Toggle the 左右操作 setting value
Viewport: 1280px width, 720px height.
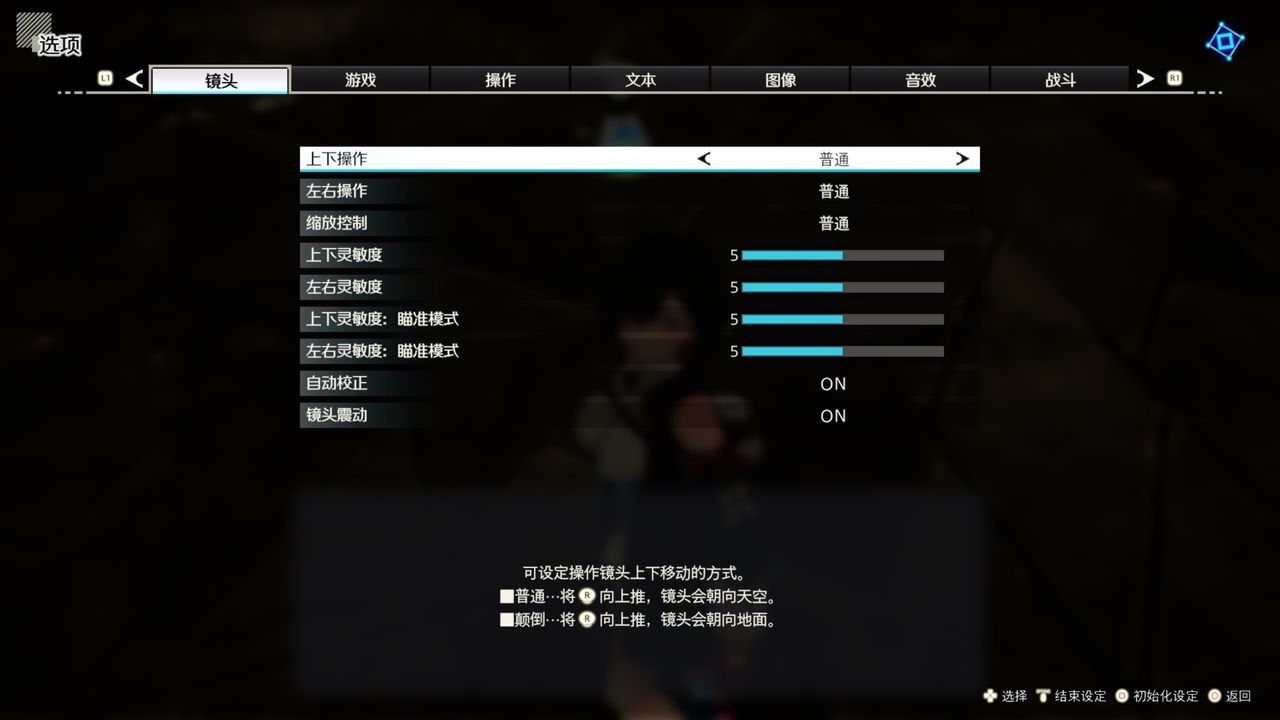[x=833, y=191]
